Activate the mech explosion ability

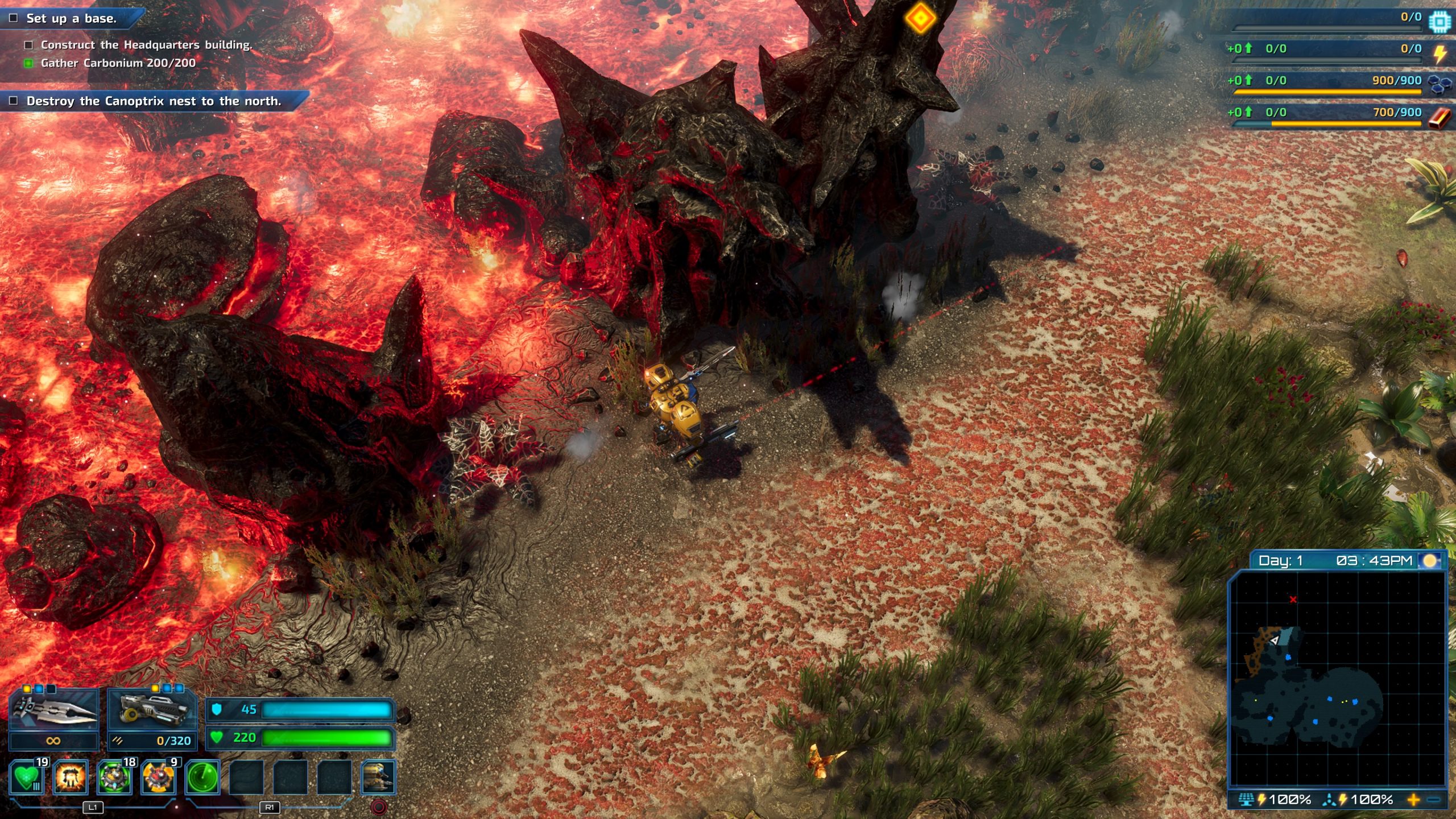point(71,777)
